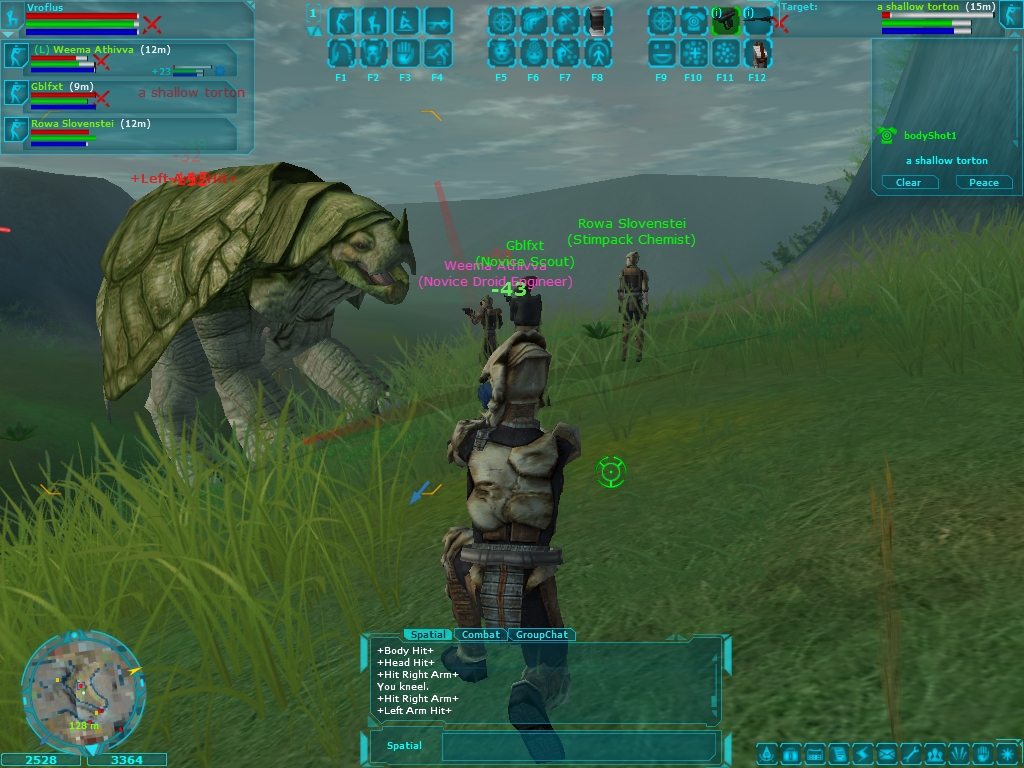The height and width of the screenshot is (768, 1024).
Task: Use the F4 prone posture icon
Action: pos(438,21)
